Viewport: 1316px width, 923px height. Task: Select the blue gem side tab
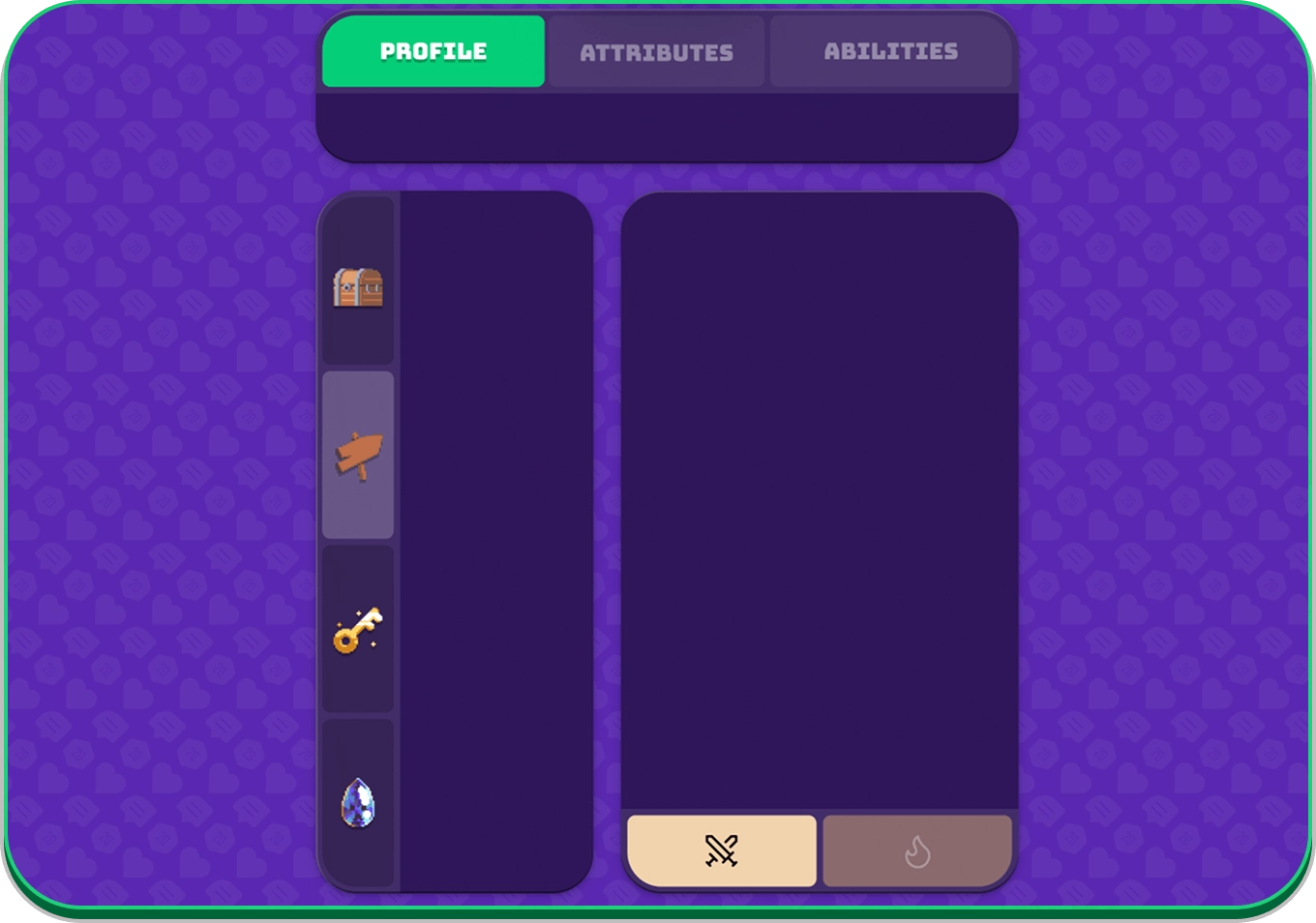(358, 802)
